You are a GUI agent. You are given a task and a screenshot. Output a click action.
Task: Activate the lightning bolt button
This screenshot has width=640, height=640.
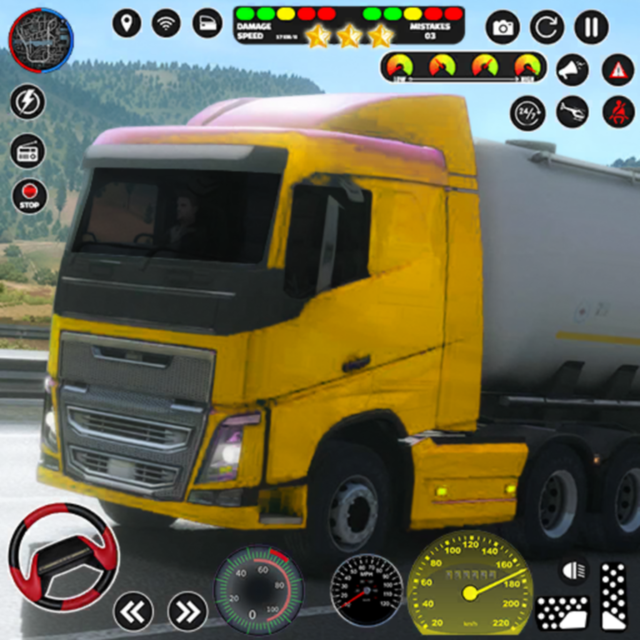point(28,101)
